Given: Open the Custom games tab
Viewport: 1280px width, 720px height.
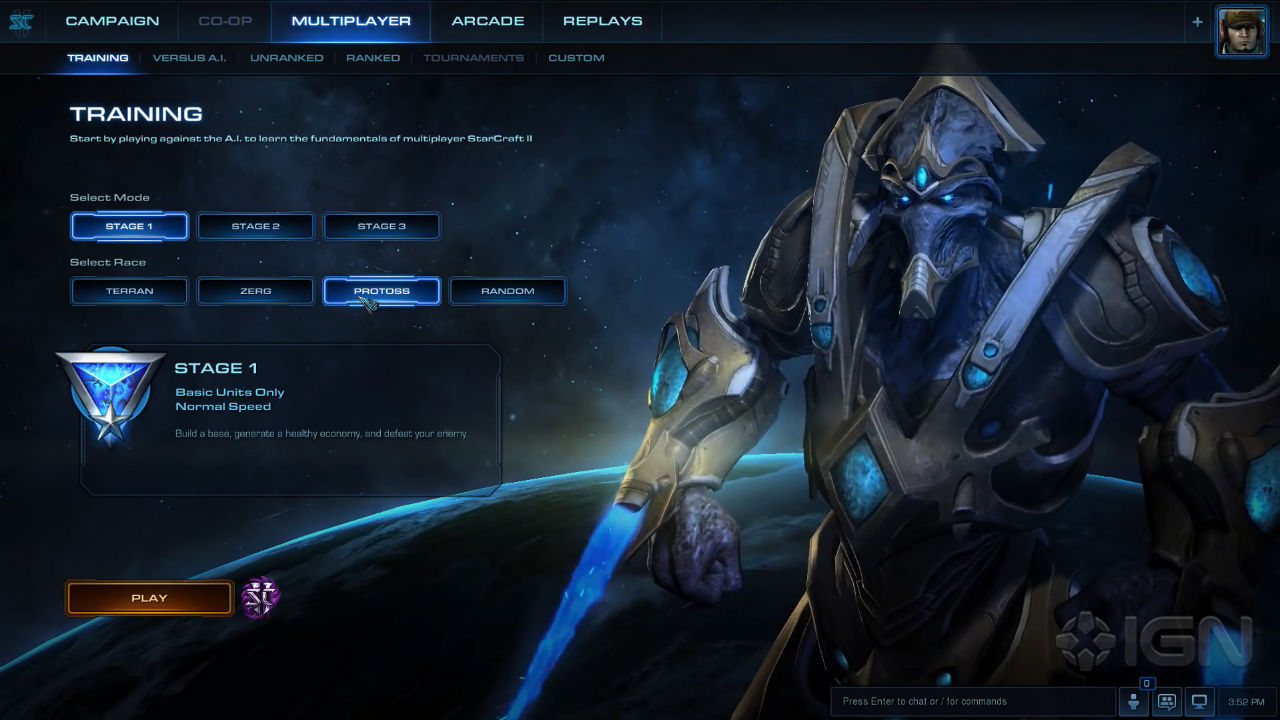Looking at the screenshot, I should pyautogui.click(x=576, y=58).
